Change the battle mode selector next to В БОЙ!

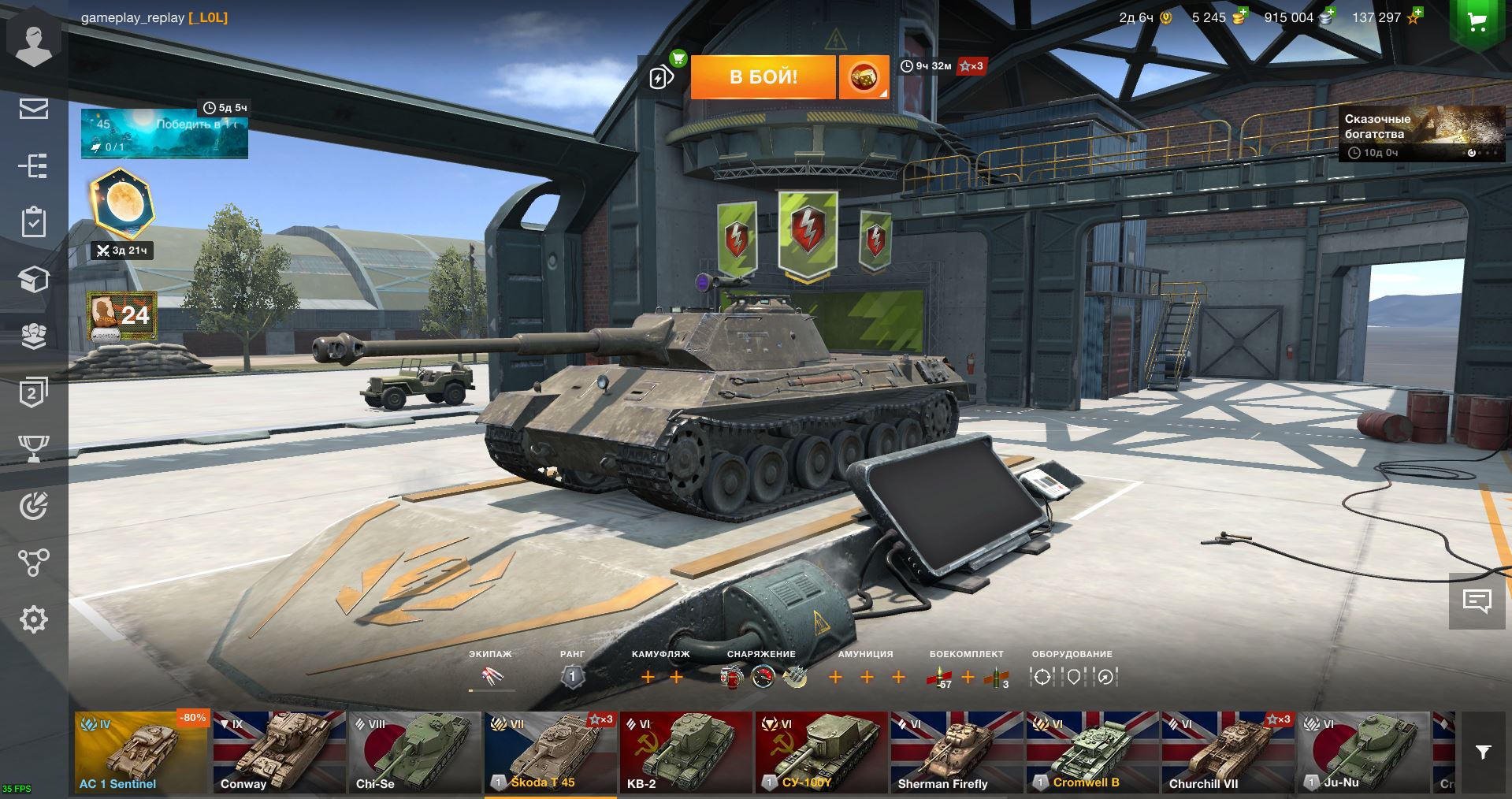(x=864, y=76)
